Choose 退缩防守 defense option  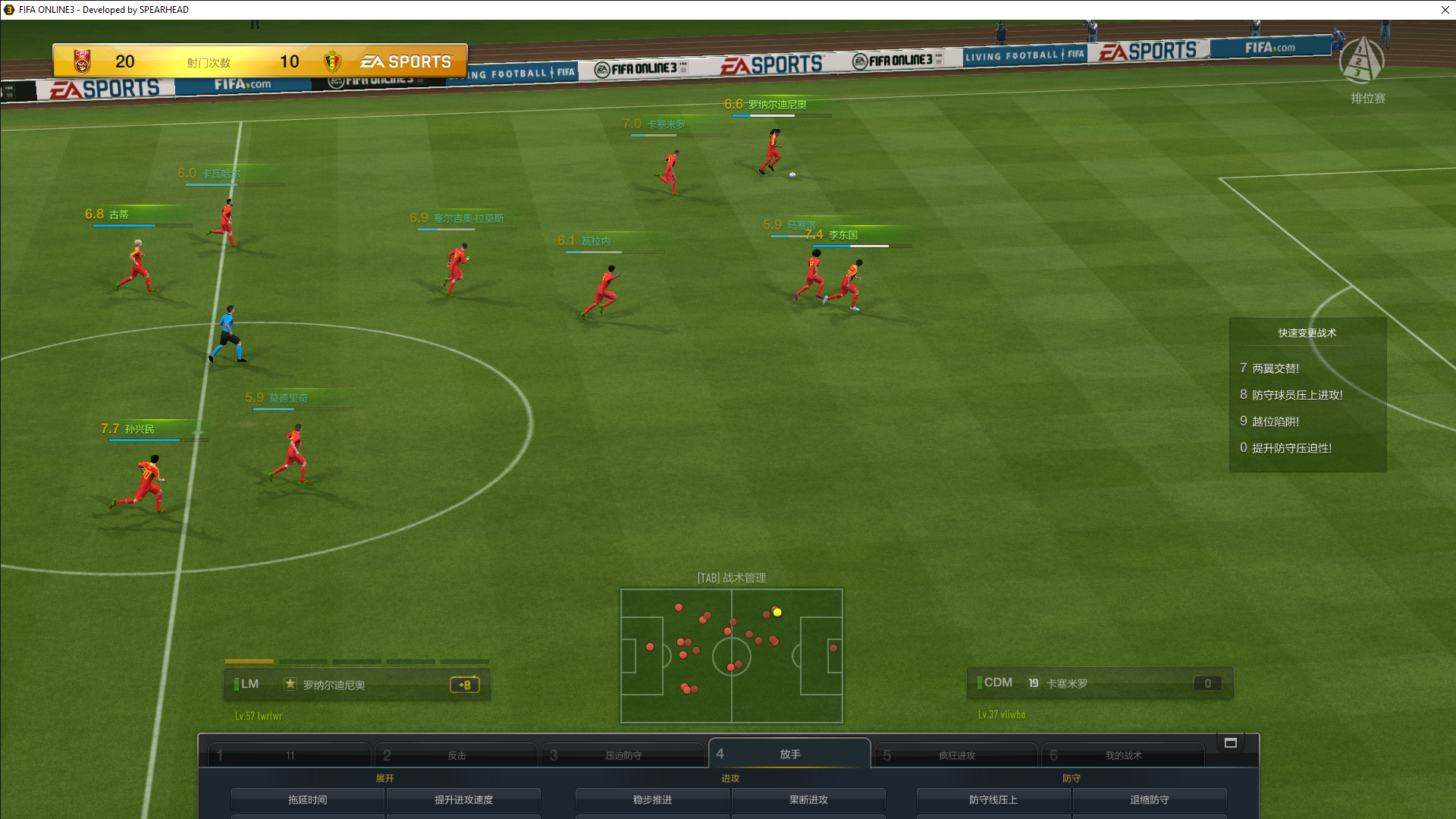[x=1150, y=799]
